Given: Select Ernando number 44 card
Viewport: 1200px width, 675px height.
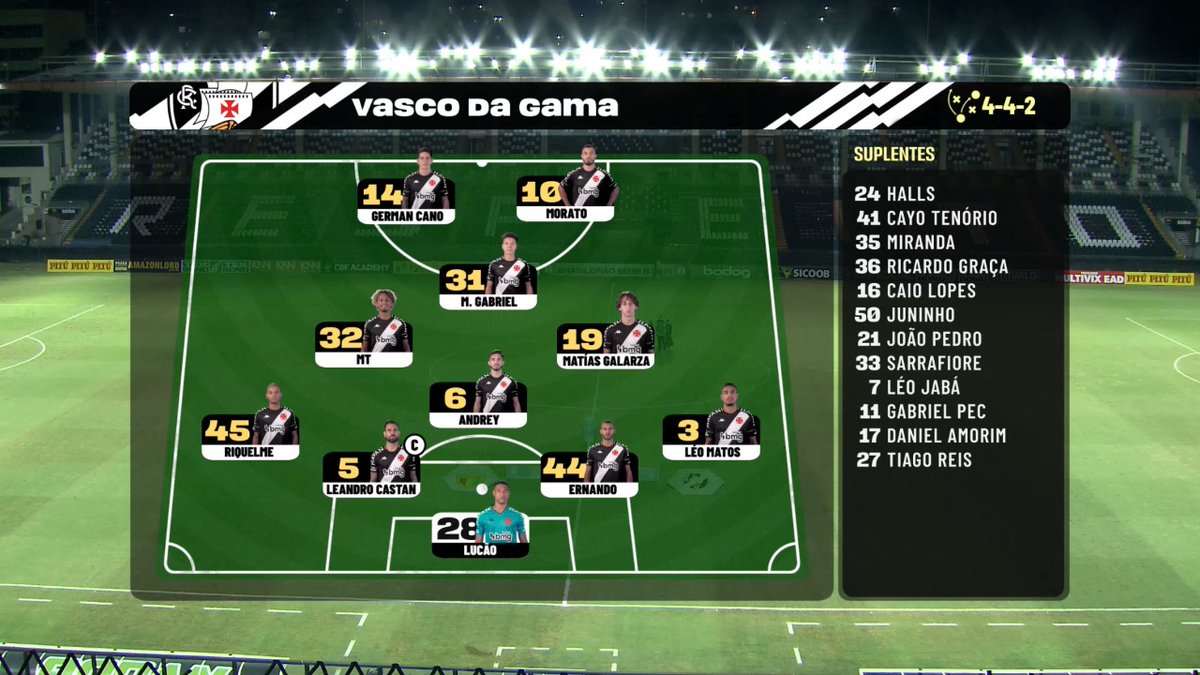Looking at the screenshot, I should click(589, 473).
